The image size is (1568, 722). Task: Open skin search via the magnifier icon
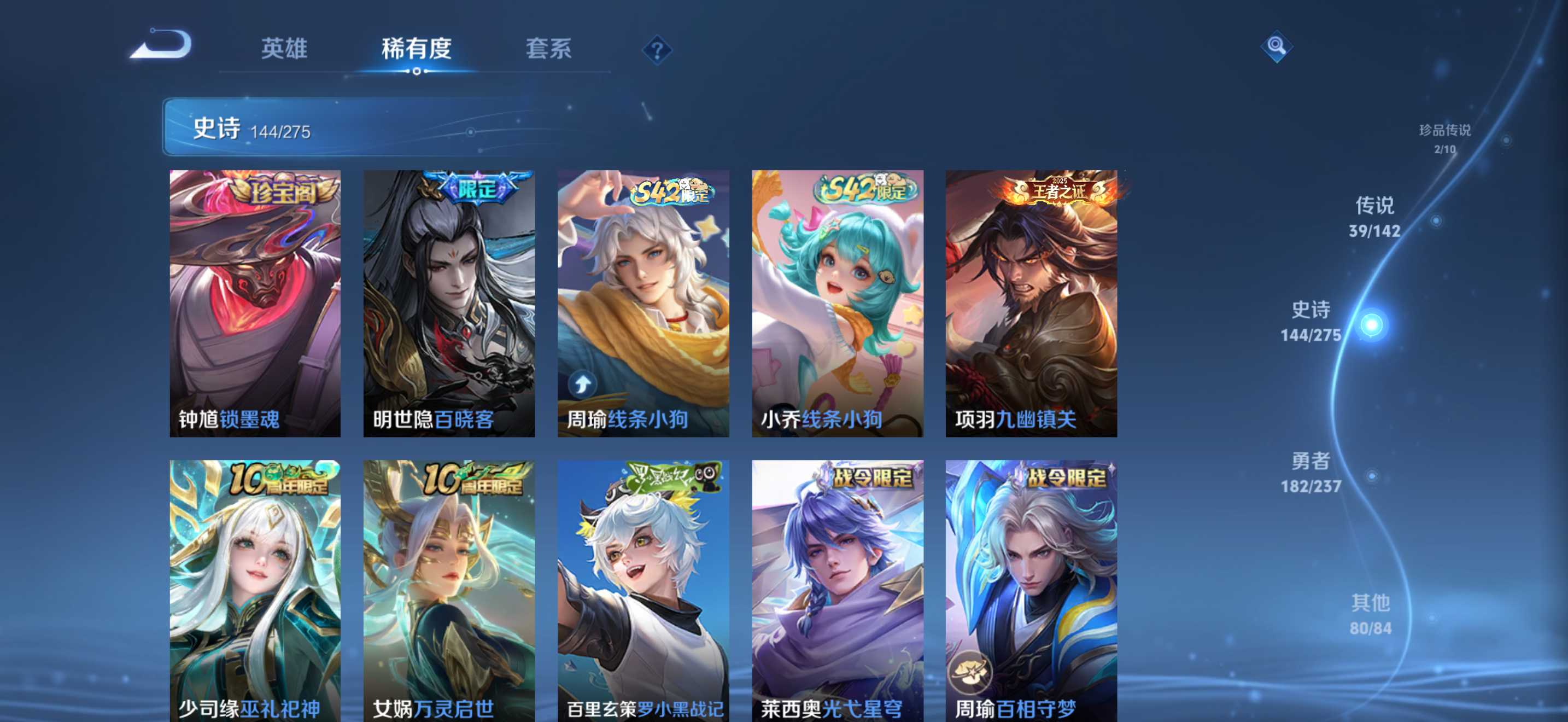(x=1277, y=48)
